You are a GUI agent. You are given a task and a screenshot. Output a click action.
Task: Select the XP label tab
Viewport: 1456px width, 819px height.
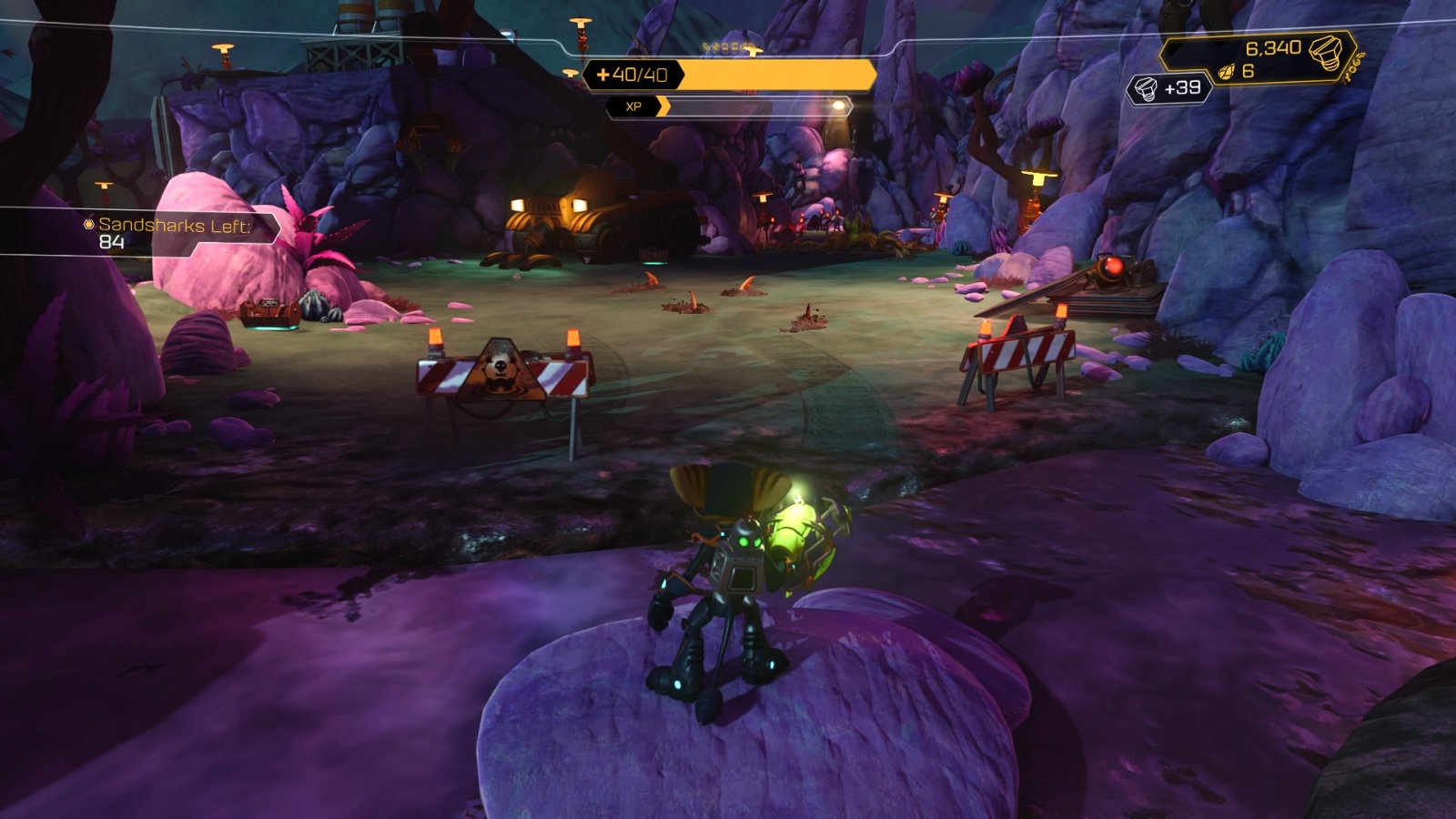click(635, 107)
